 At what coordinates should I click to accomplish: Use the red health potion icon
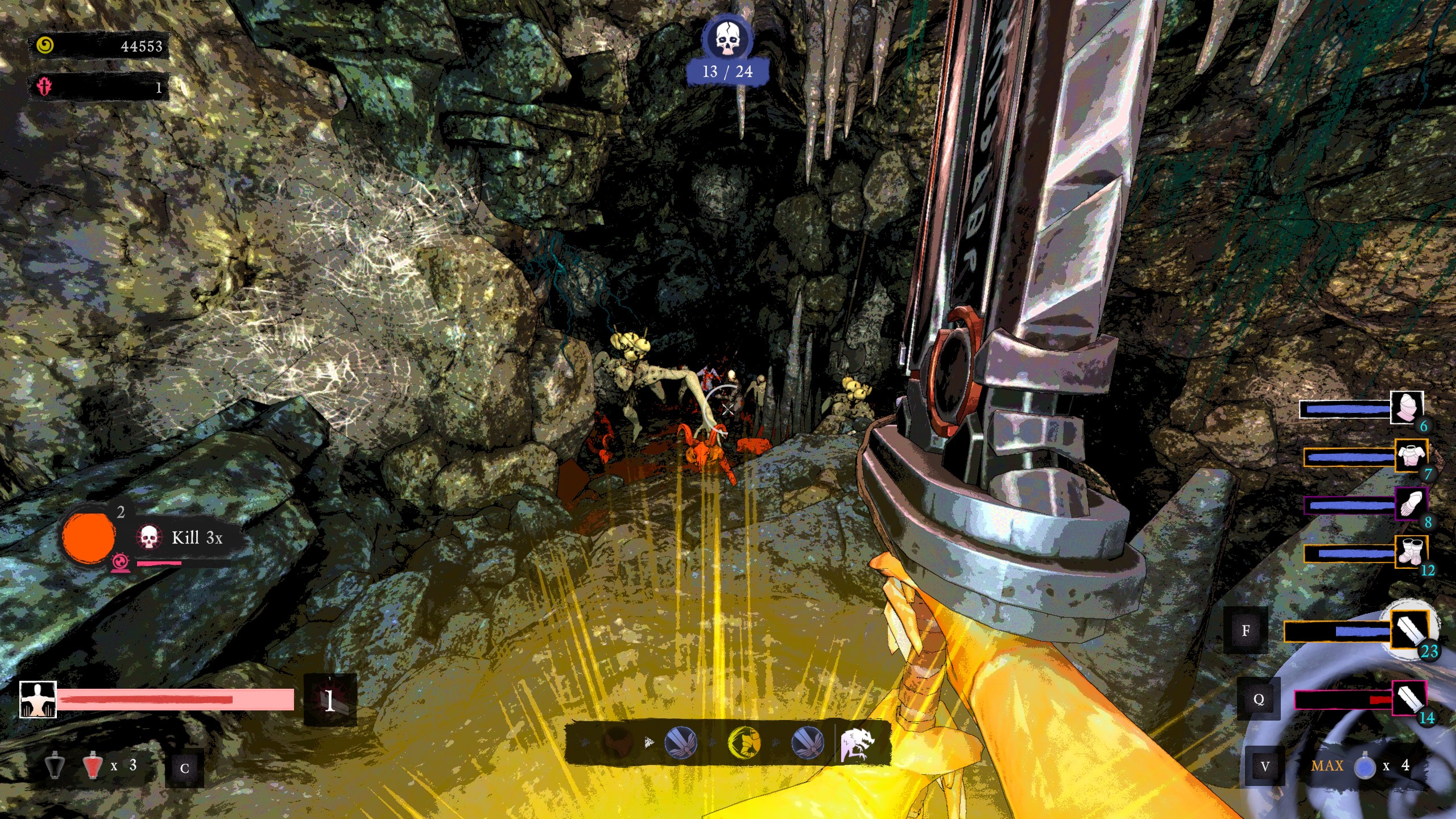pyautogui.click(x=92, y=766)
